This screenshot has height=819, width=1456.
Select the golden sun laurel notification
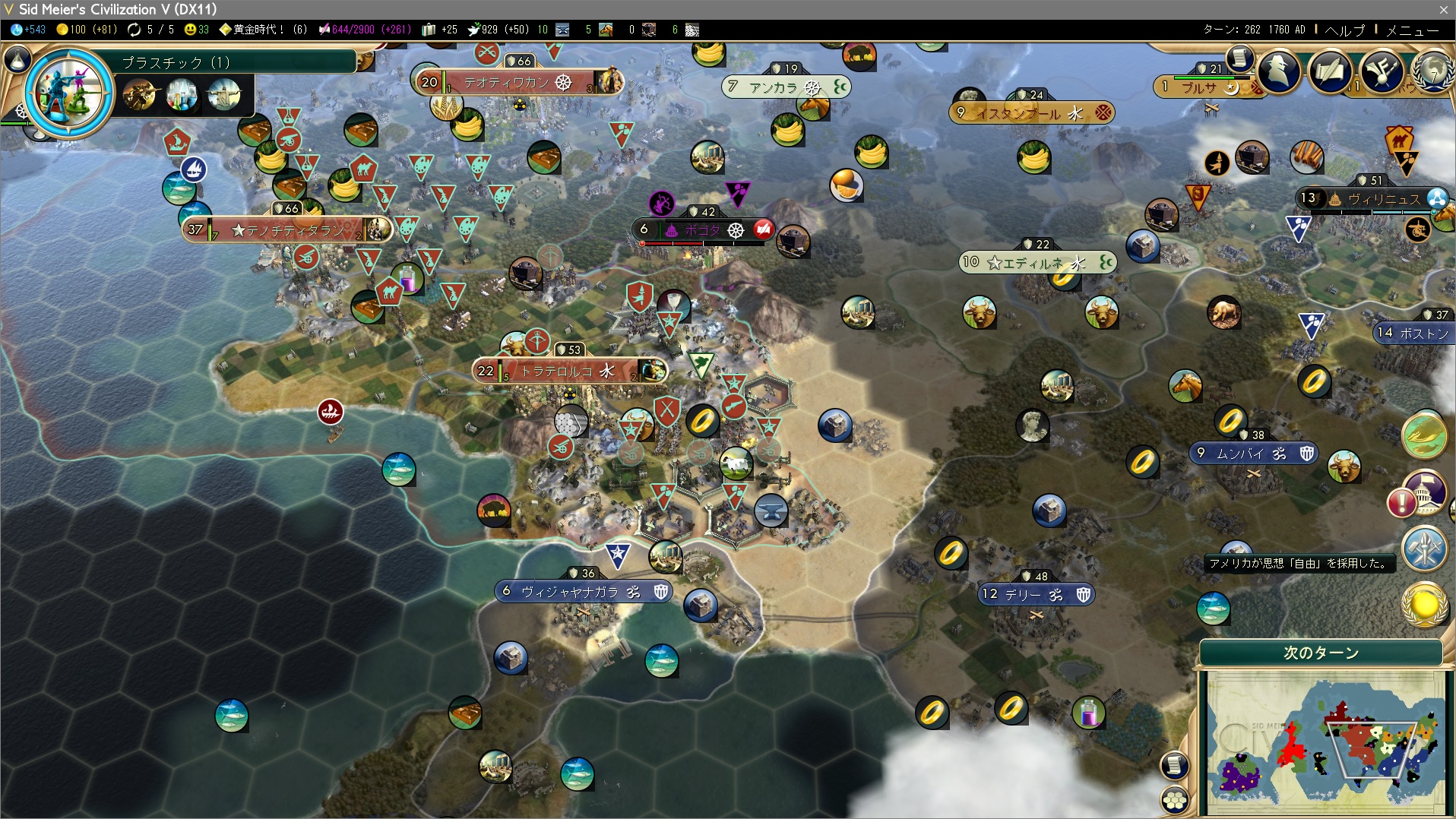pyautogui.click(x=1424, y=605)
